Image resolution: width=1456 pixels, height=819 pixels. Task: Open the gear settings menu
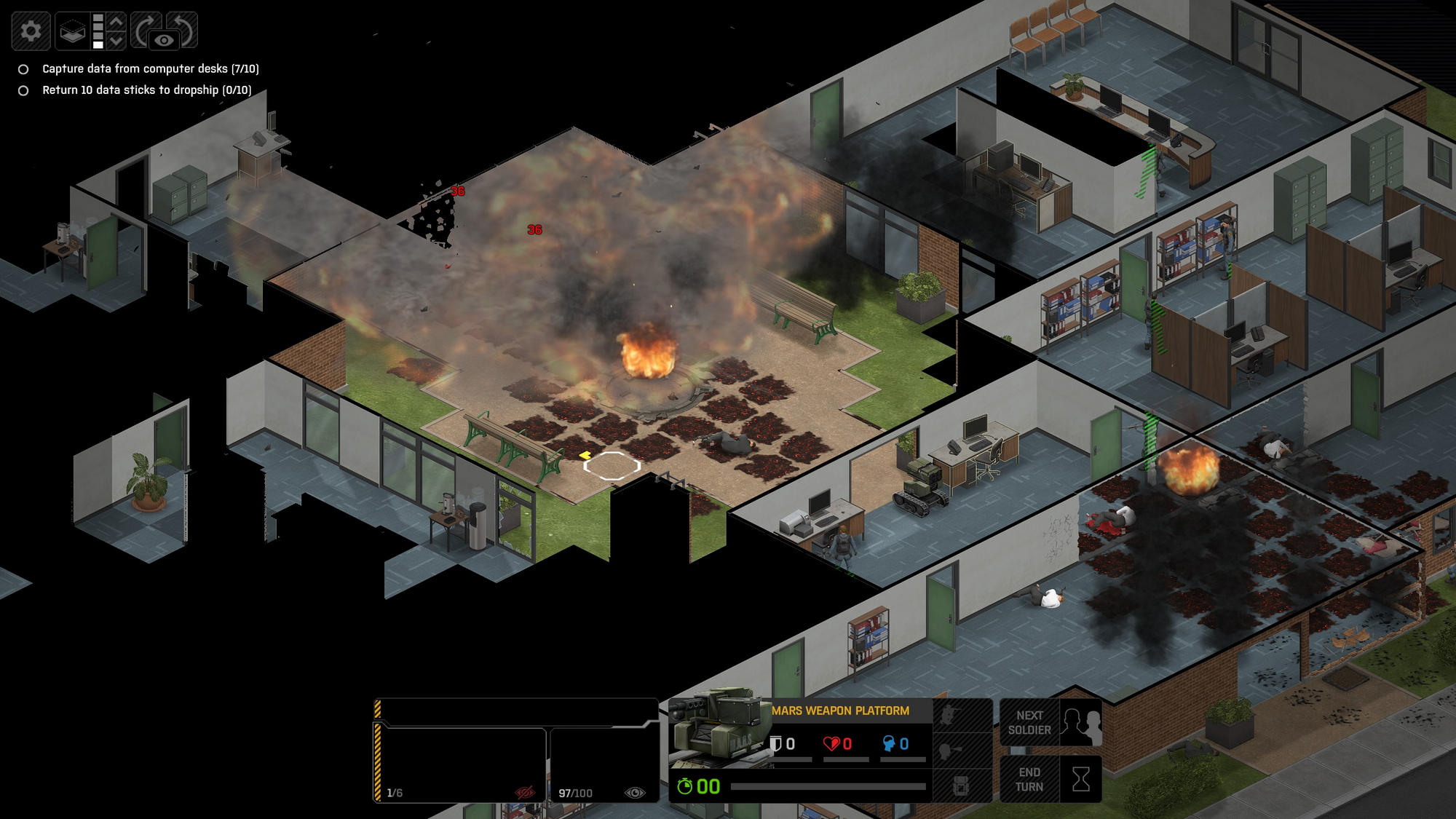click(x=31, y=31)
